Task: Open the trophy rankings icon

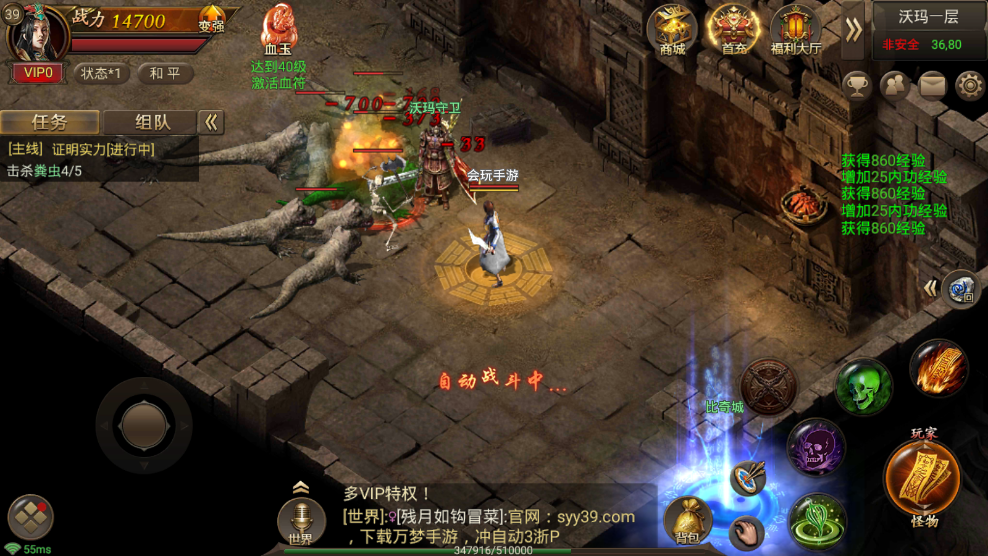Action: (857, 85)
